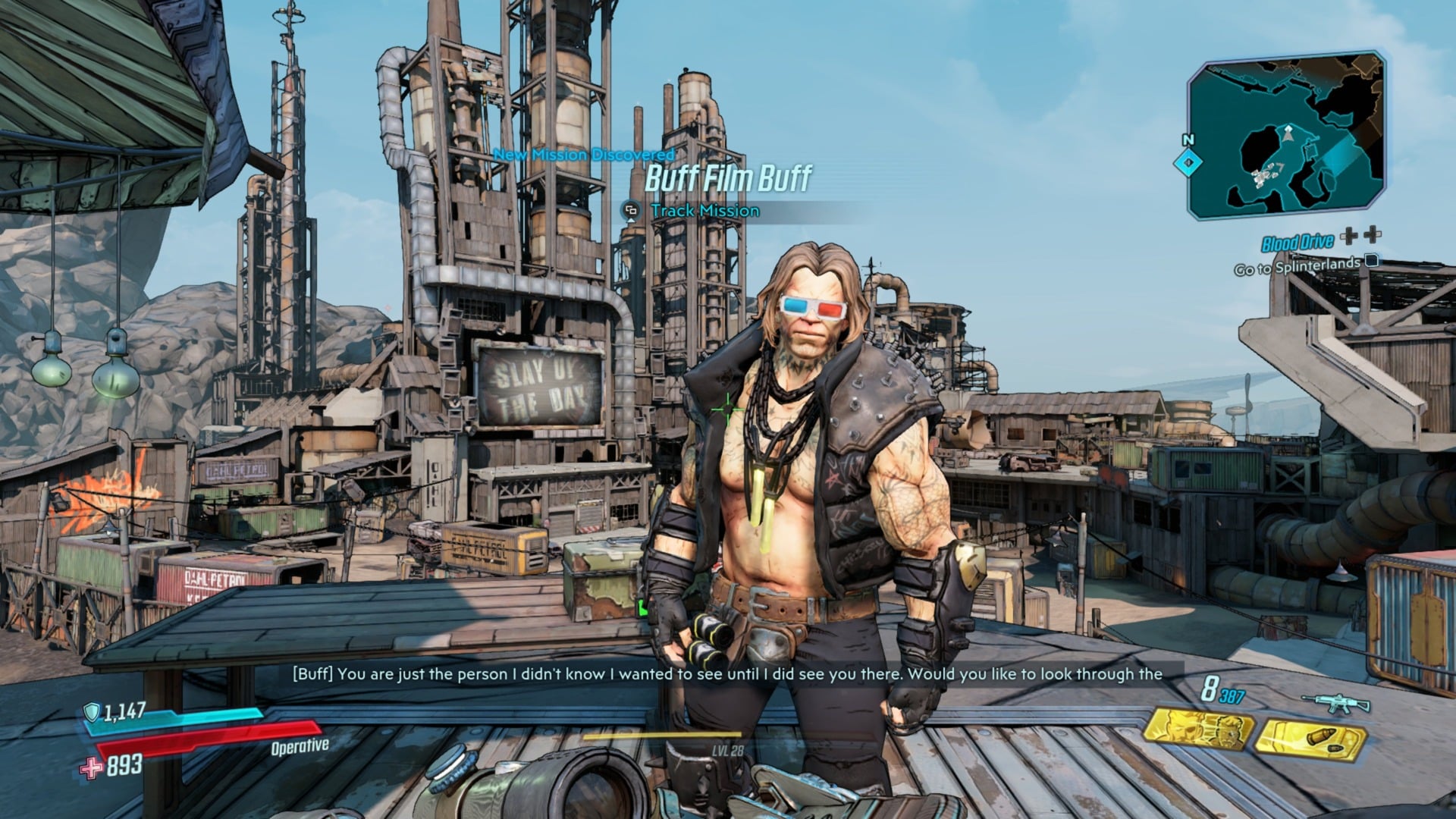Click the Buff Film Buff mission title

(728, 179)
